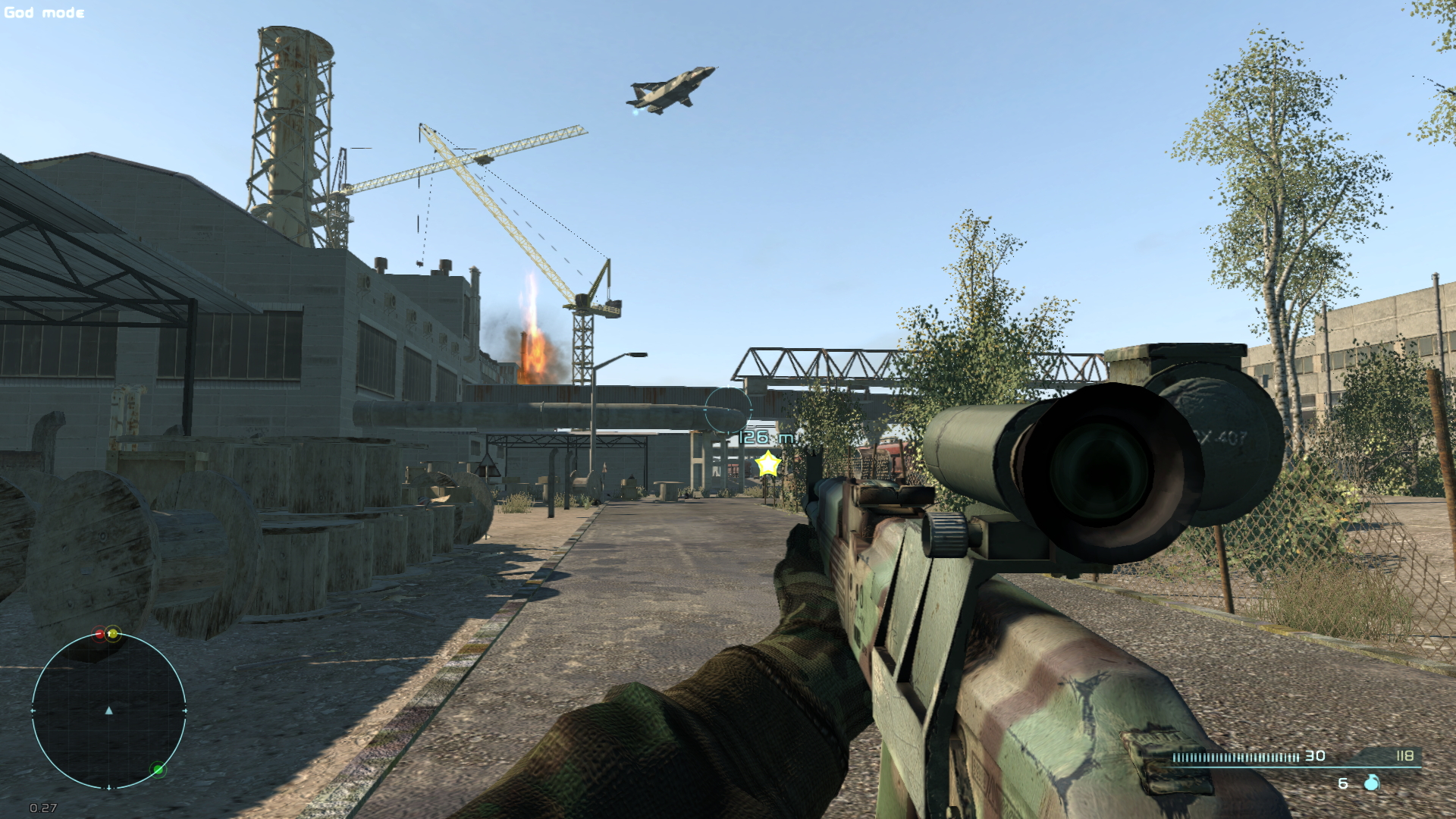This screenshot has width=1456, height=819.
Task: Click the red enemy blip on the minimap
Action: pyautogui.click(x=99, y=634)
